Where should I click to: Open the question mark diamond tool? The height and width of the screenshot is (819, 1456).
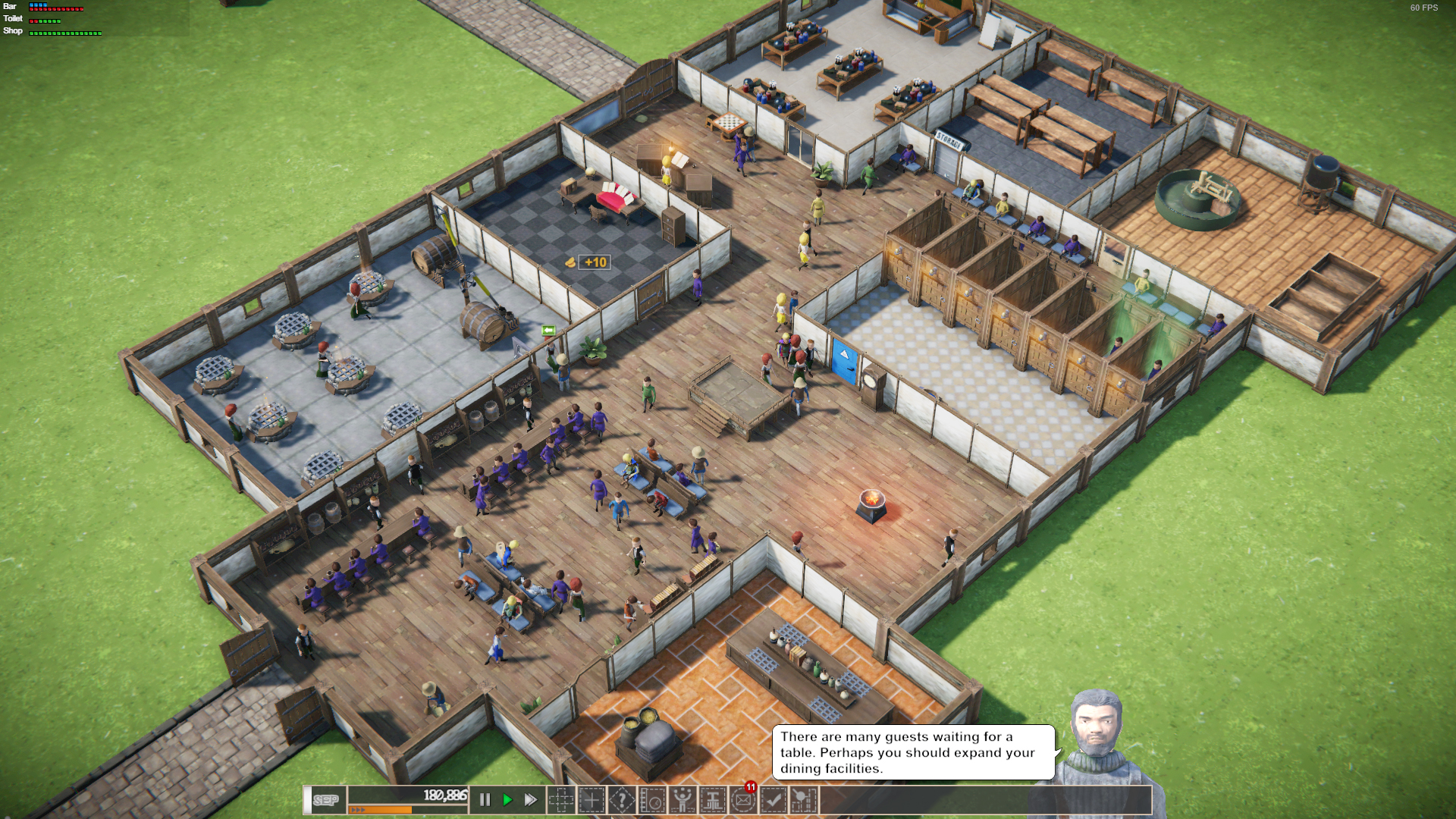coord(622,799)
